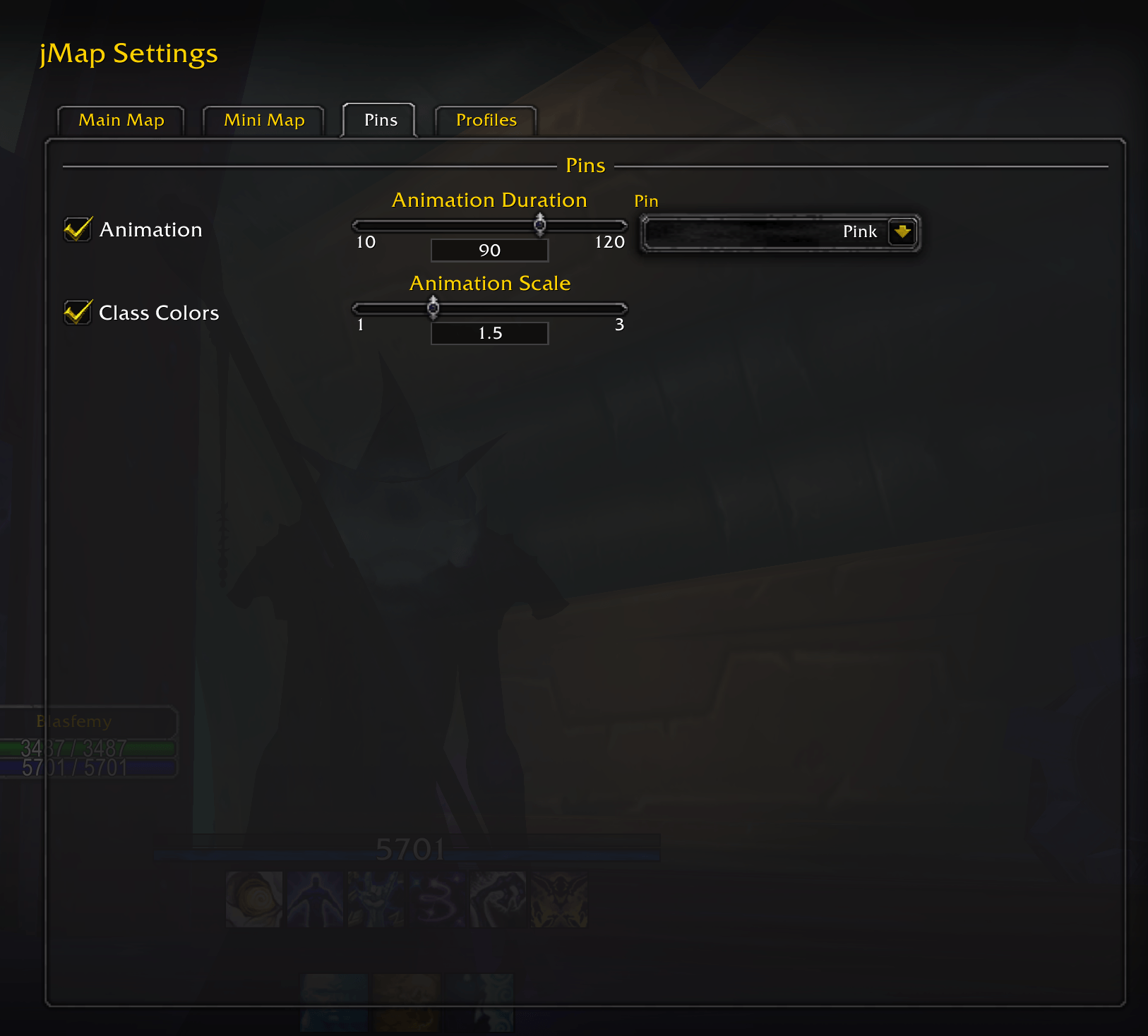Click the spiral of stars spell icon

point(436,898)
